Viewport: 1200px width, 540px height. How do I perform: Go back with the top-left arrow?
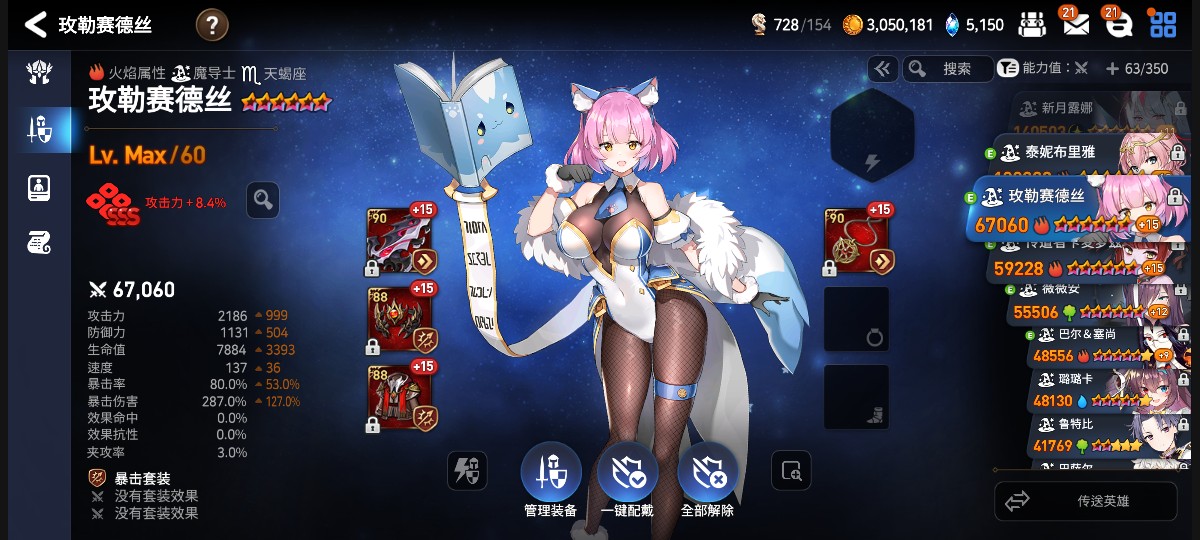pyautogui.click(x=36, y=24)
